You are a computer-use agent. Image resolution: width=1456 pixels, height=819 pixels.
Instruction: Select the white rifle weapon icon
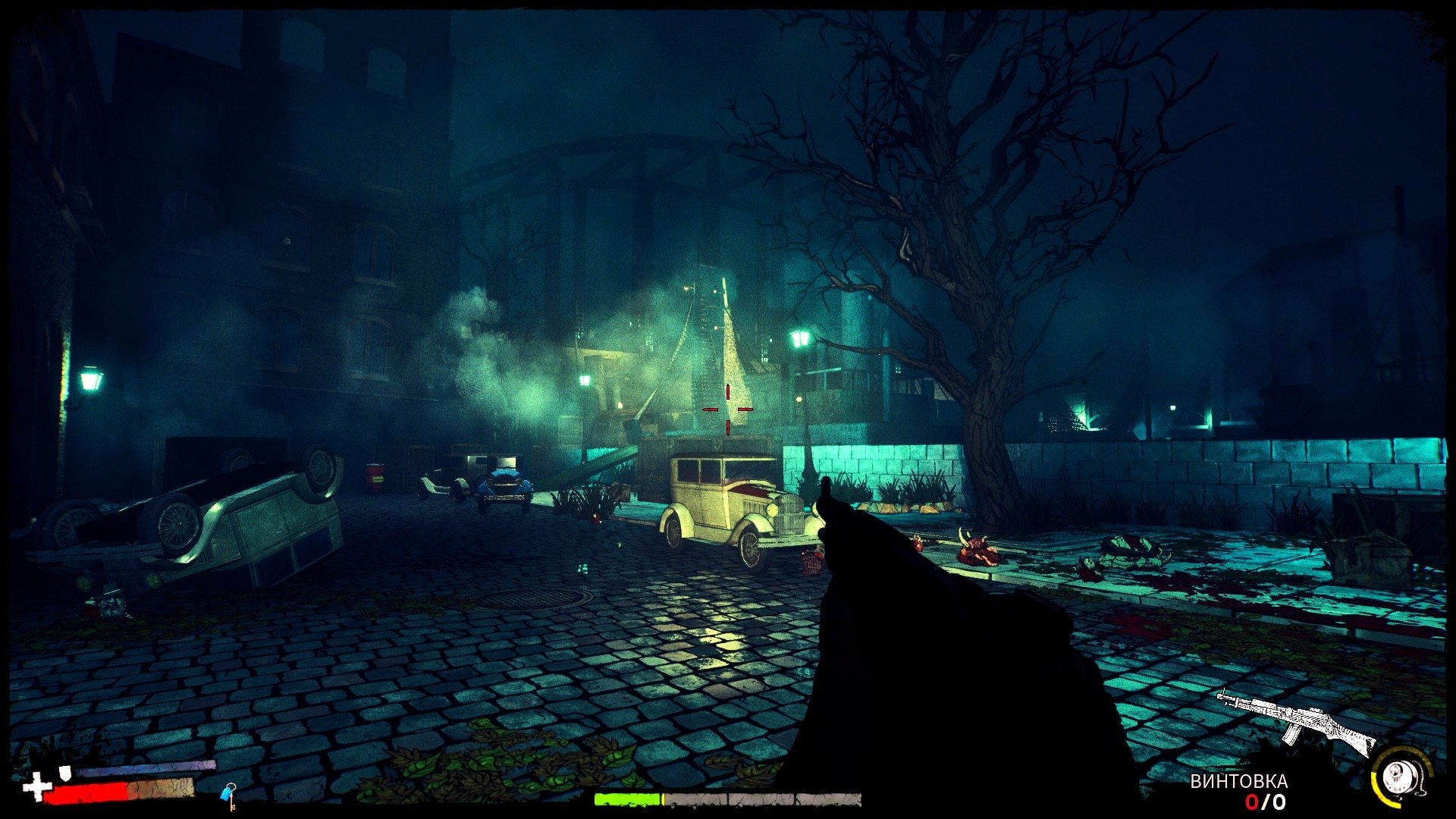coord(1298,720)
